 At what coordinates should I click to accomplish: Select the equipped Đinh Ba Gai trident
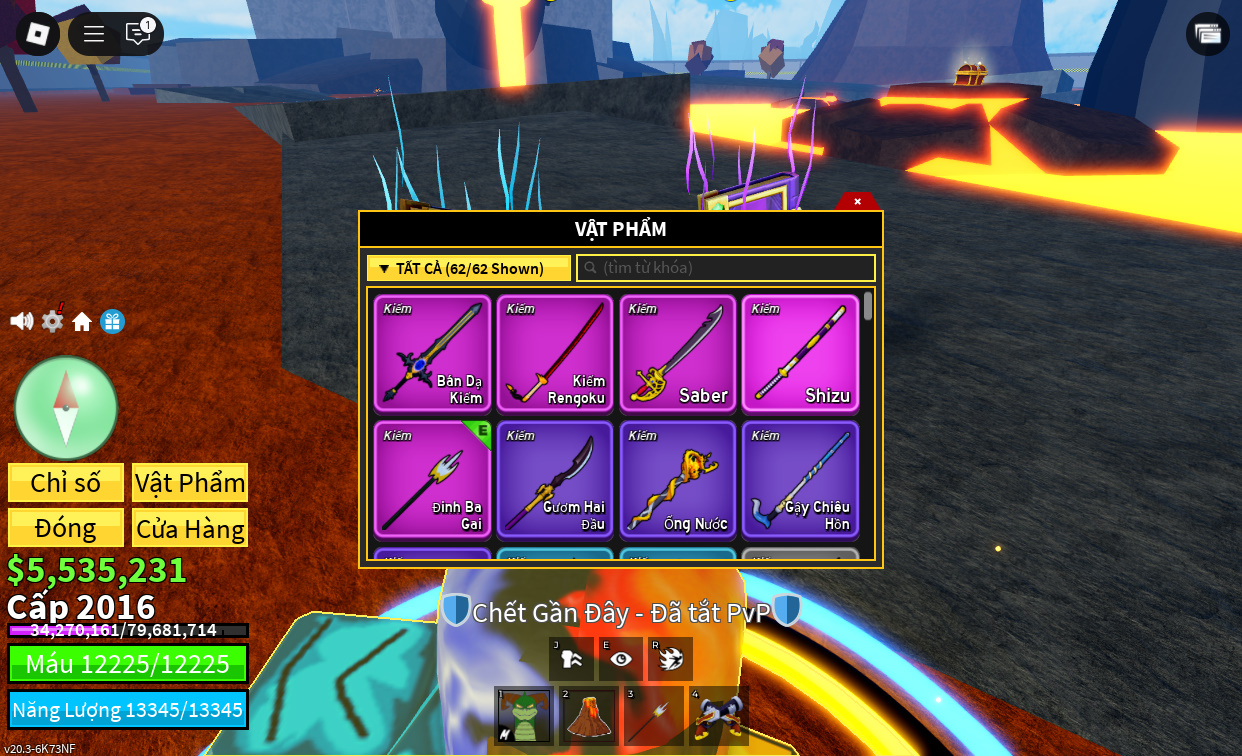click(432, 480)
